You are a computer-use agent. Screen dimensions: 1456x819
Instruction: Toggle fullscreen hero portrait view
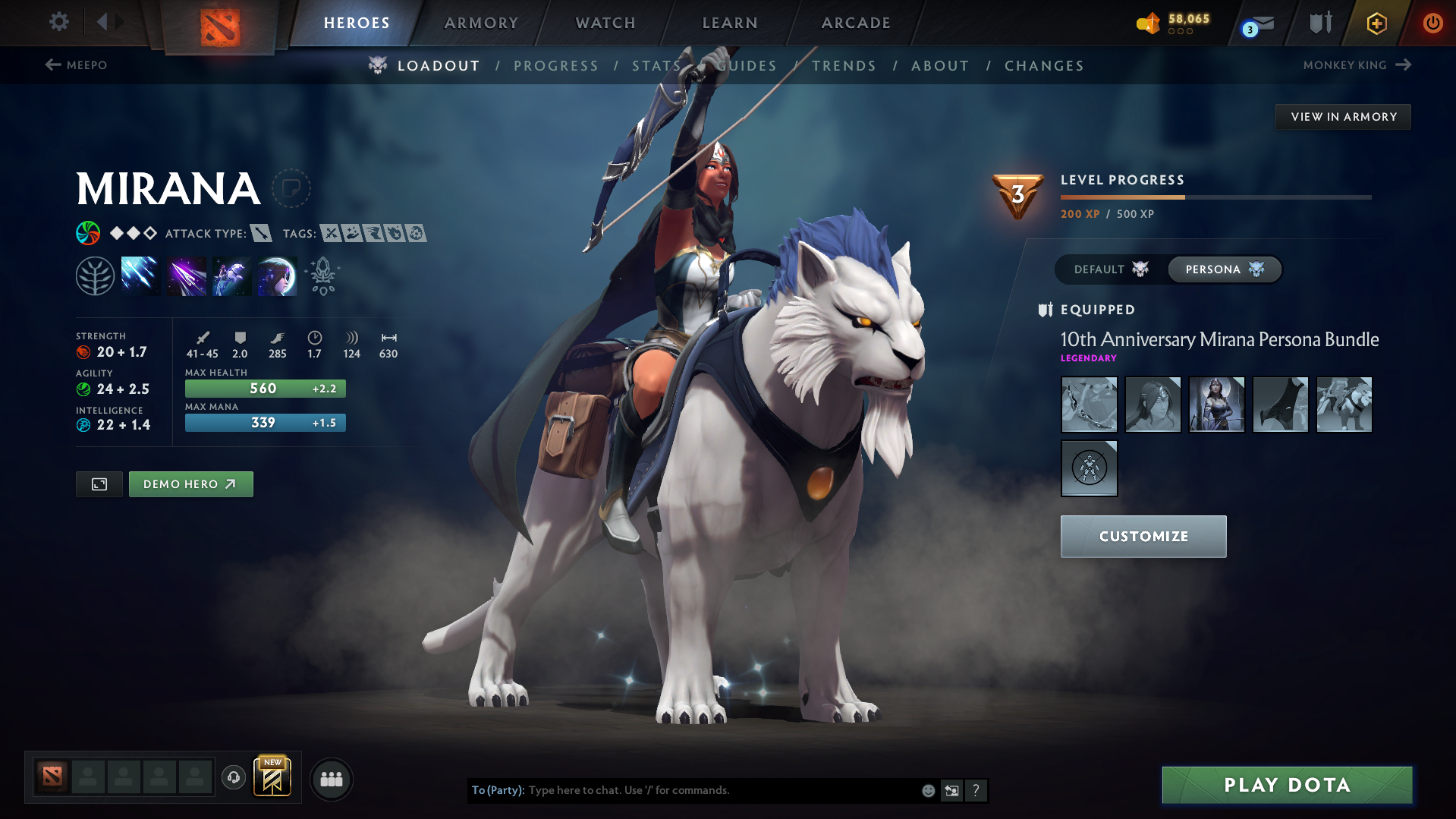[99, 484]
